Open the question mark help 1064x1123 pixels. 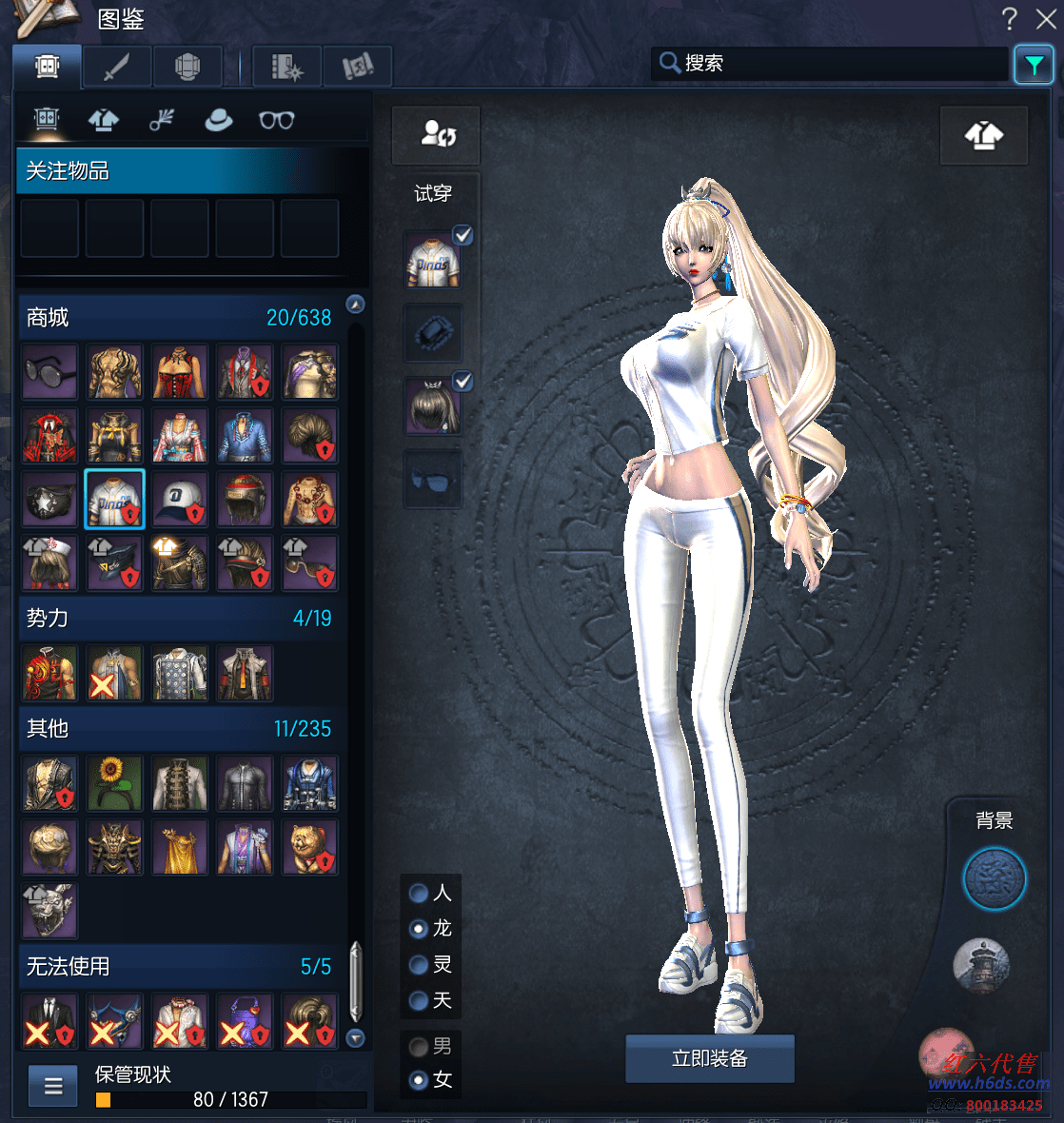[x=1010, y=18]
